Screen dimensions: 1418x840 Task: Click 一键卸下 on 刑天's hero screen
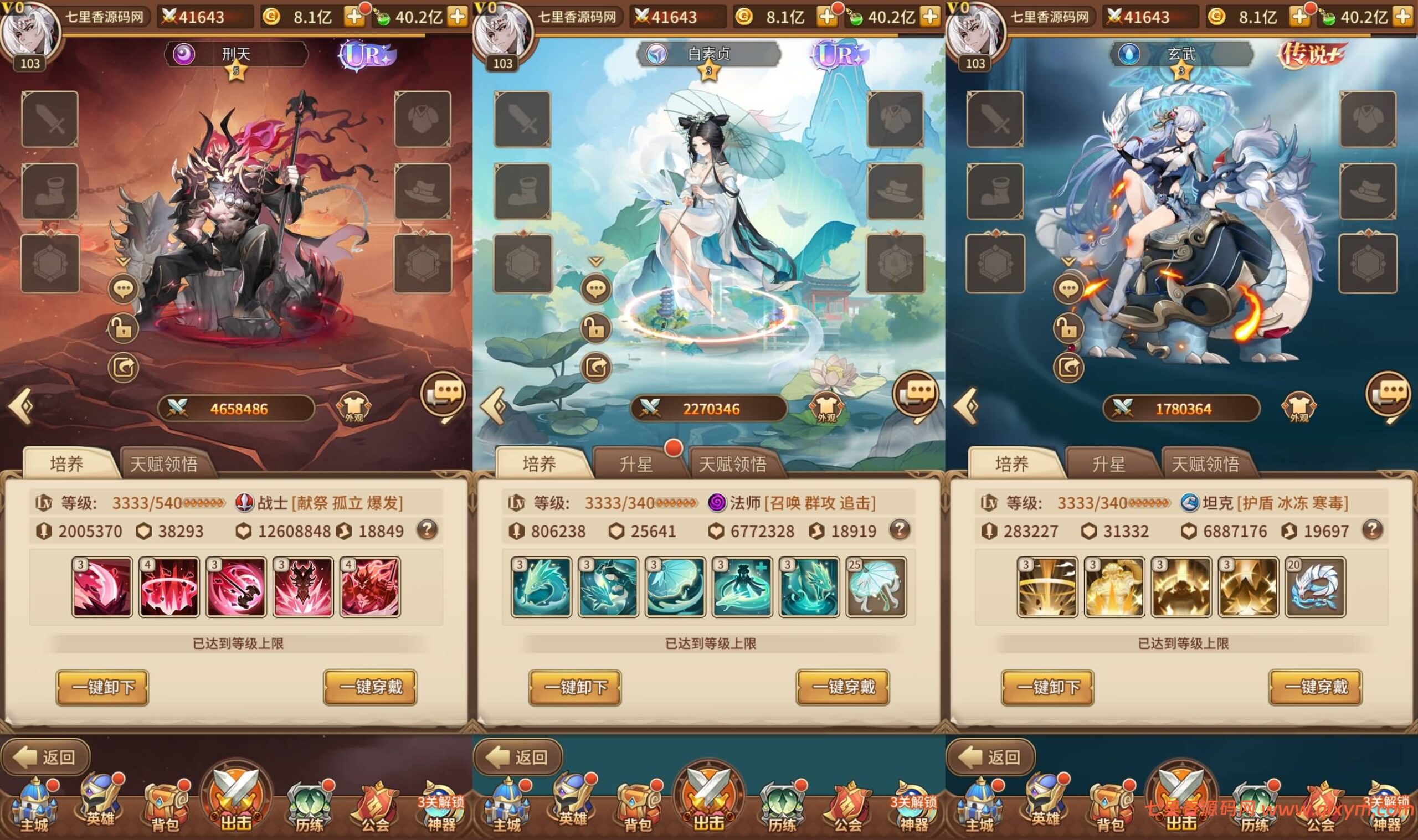[102, 687]
